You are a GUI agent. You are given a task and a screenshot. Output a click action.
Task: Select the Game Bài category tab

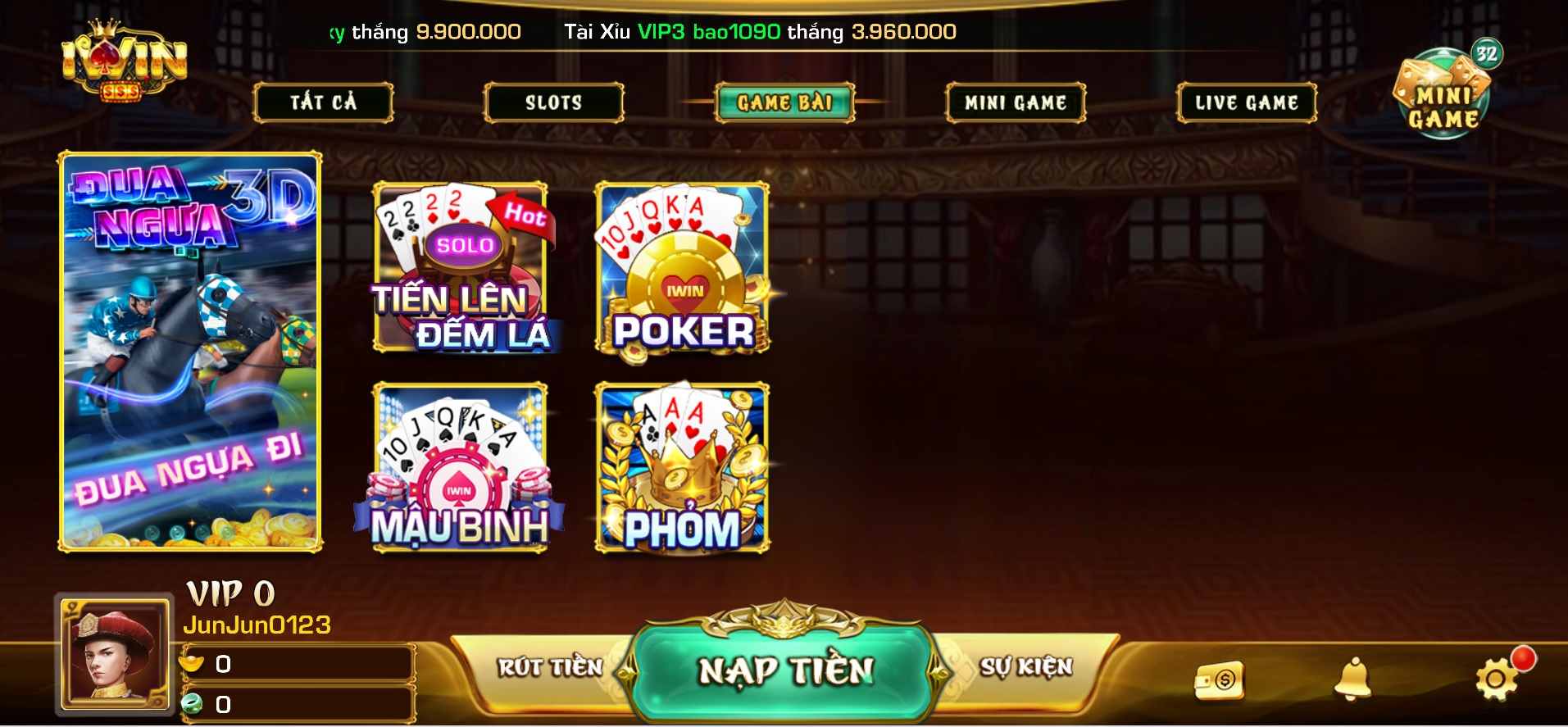point(784,102)
